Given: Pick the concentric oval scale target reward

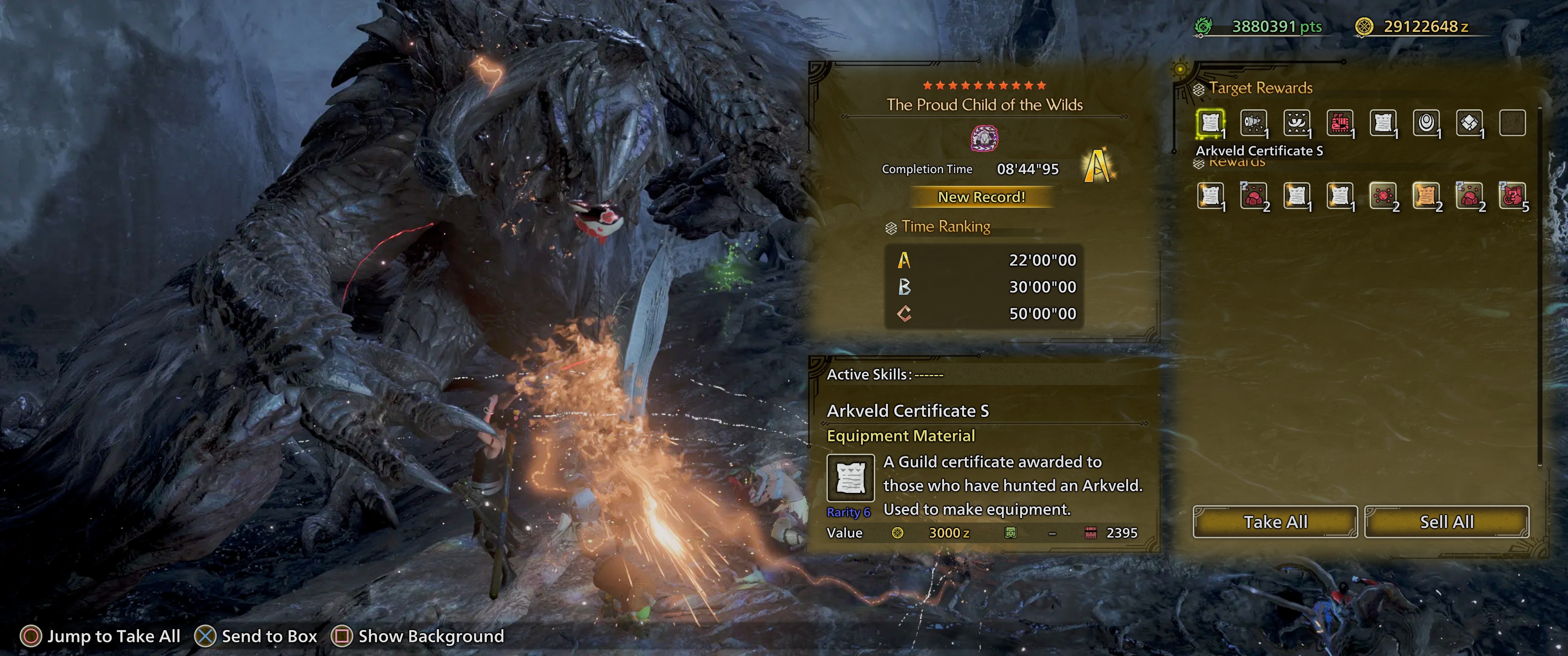Looking at the screenshot, I should click(1426, 123).
